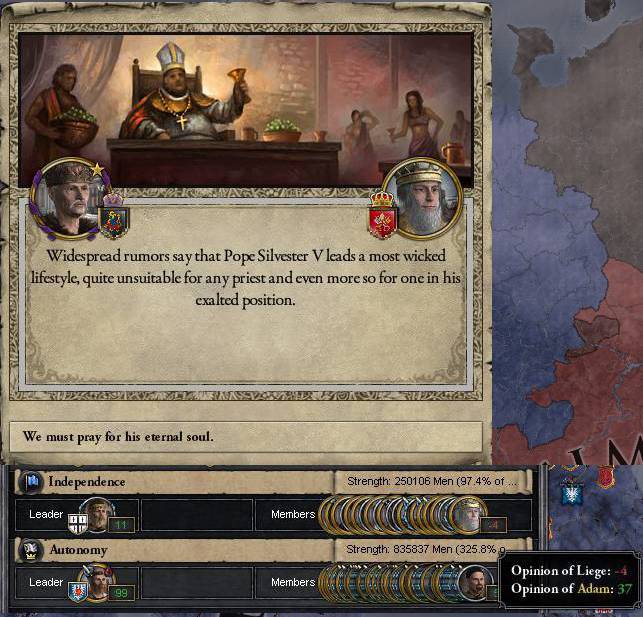Screen dimensions: 643x617
Task: Click the Autonomy leader's blue-red shield
Action: click(x=77, y=591)
